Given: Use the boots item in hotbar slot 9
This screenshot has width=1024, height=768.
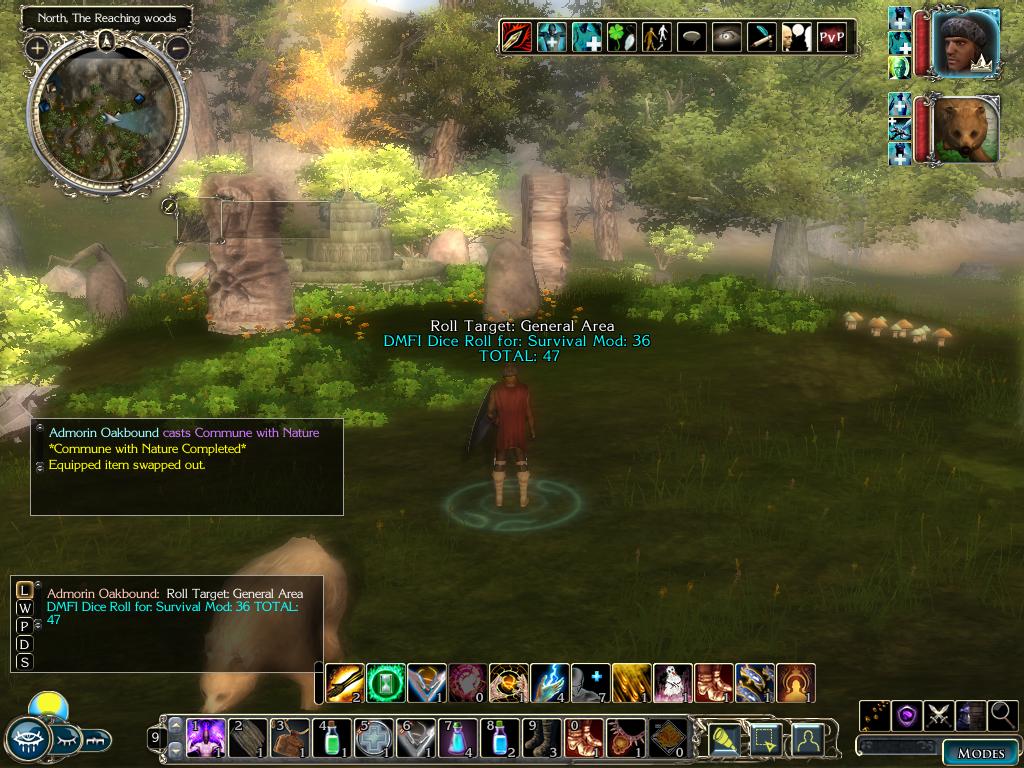Looking at the screenshot, I should [x=542, y=738].
